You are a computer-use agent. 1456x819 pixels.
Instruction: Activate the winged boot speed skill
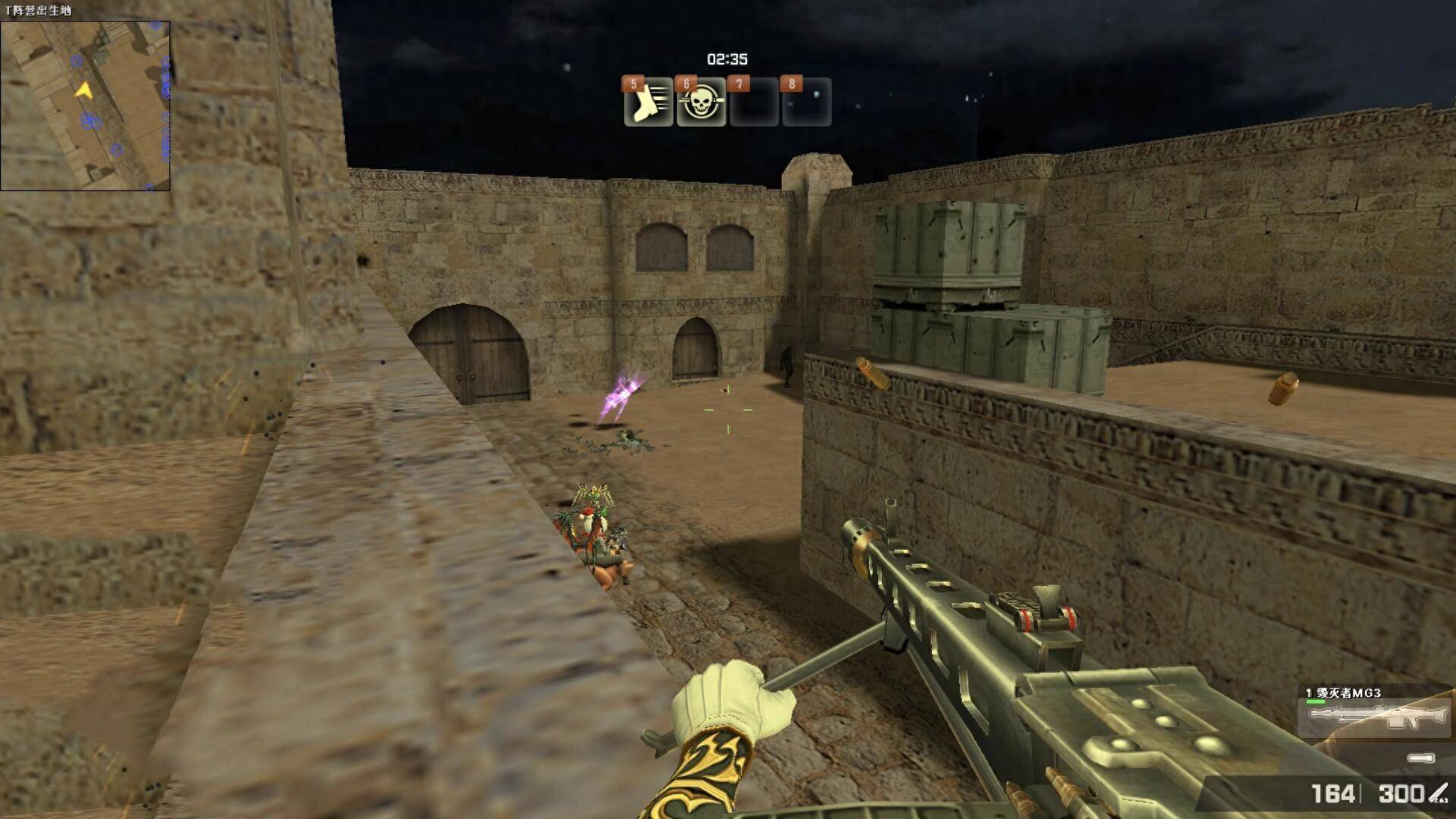pos(648,102)
